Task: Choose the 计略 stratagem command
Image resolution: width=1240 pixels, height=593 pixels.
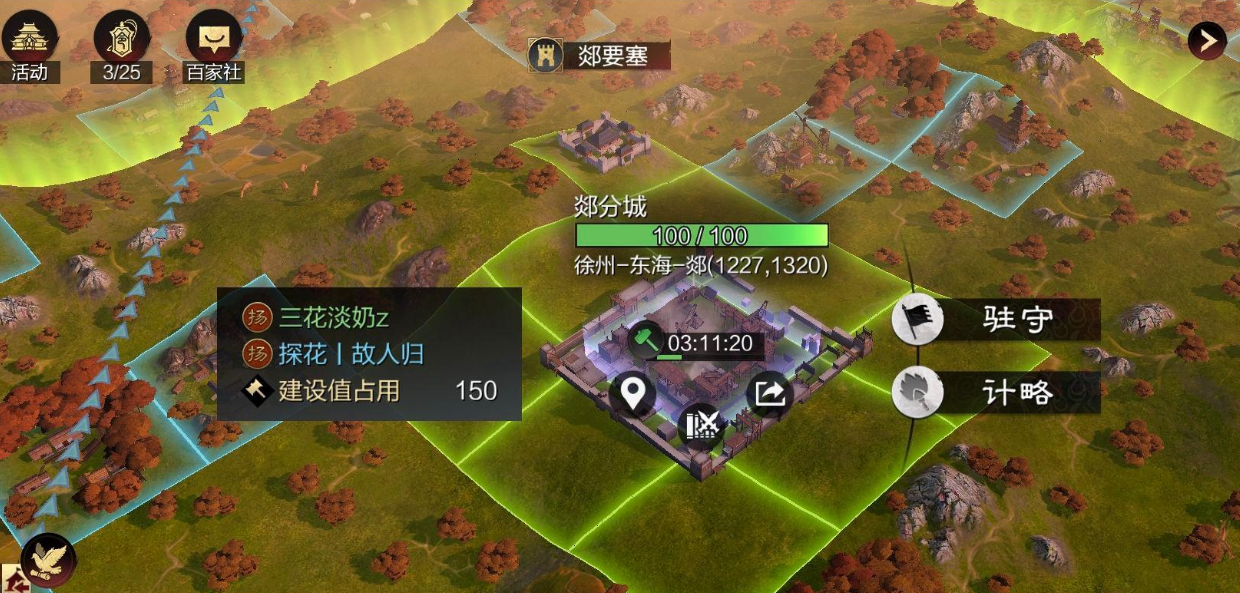Action: tap(996, 393)
